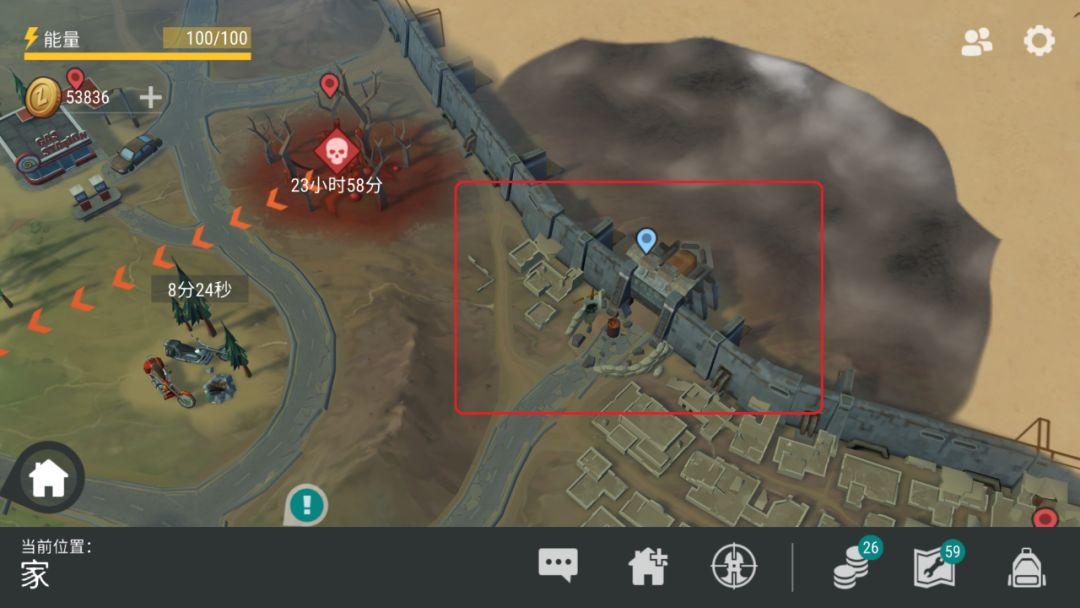Open the crosshair target menu
Screen dimensions: 1080x608
pyautogui.click(x=734, y=567)
